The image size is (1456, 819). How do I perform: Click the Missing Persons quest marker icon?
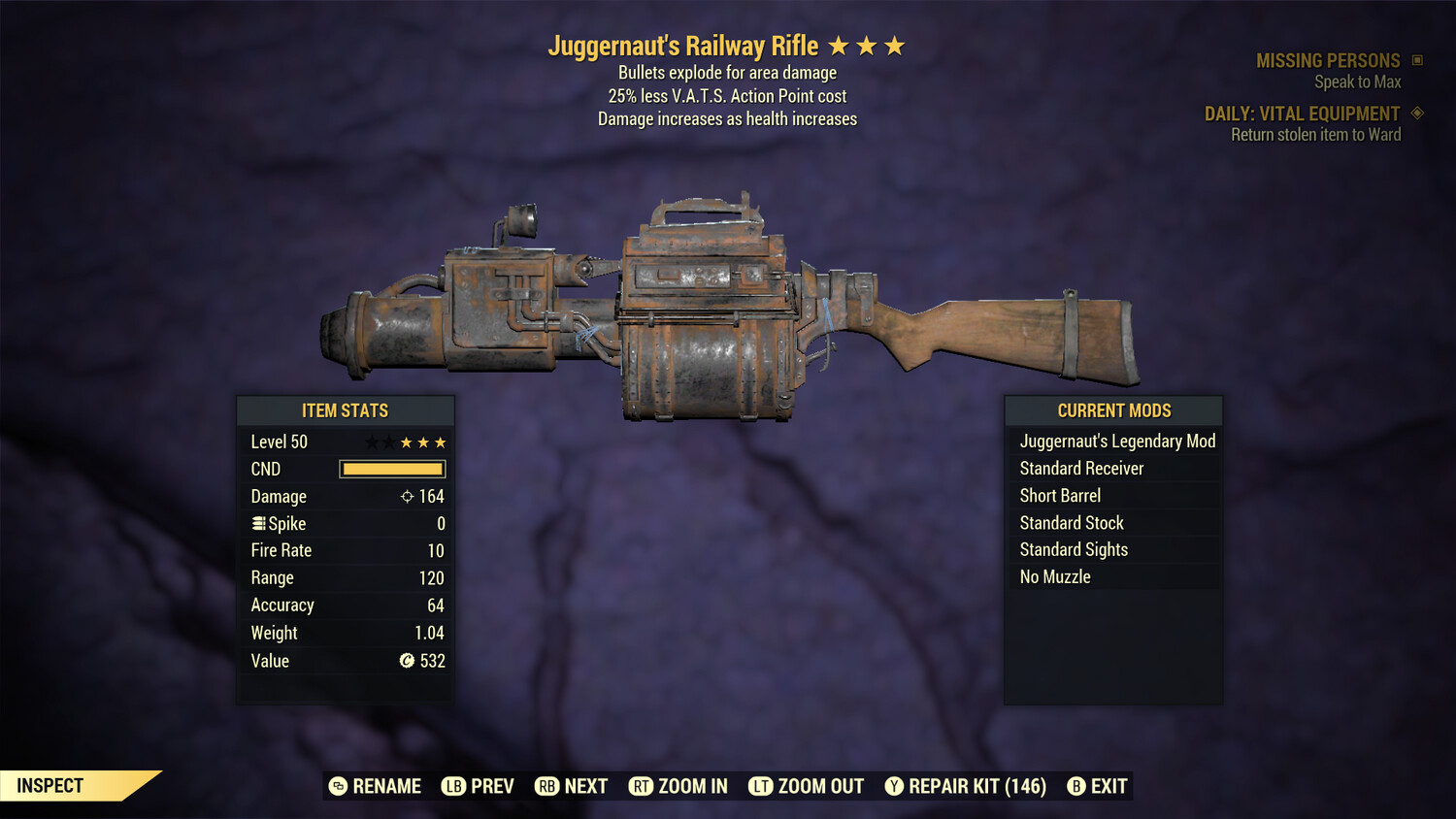(1415, 59)
